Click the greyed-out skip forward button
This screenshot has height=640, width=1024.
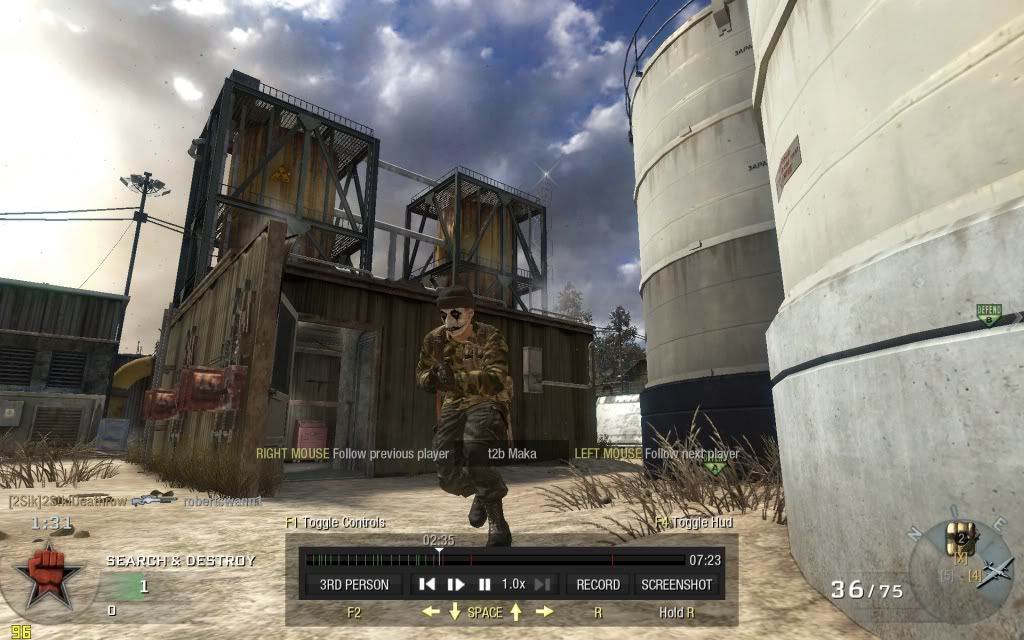pos(543,584)
